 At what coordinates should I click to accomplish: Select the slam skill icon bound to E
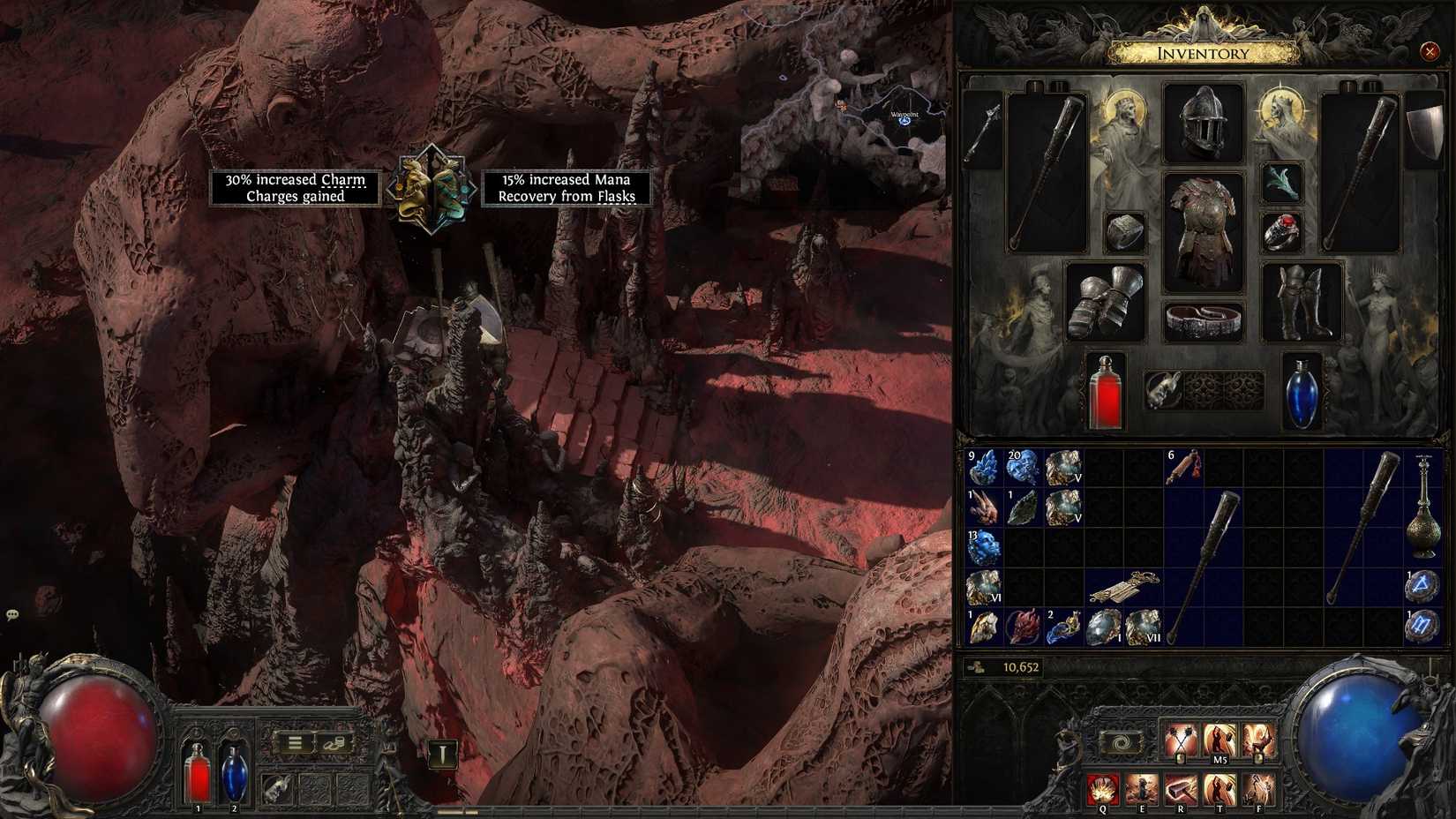[x=1142, y=788]
